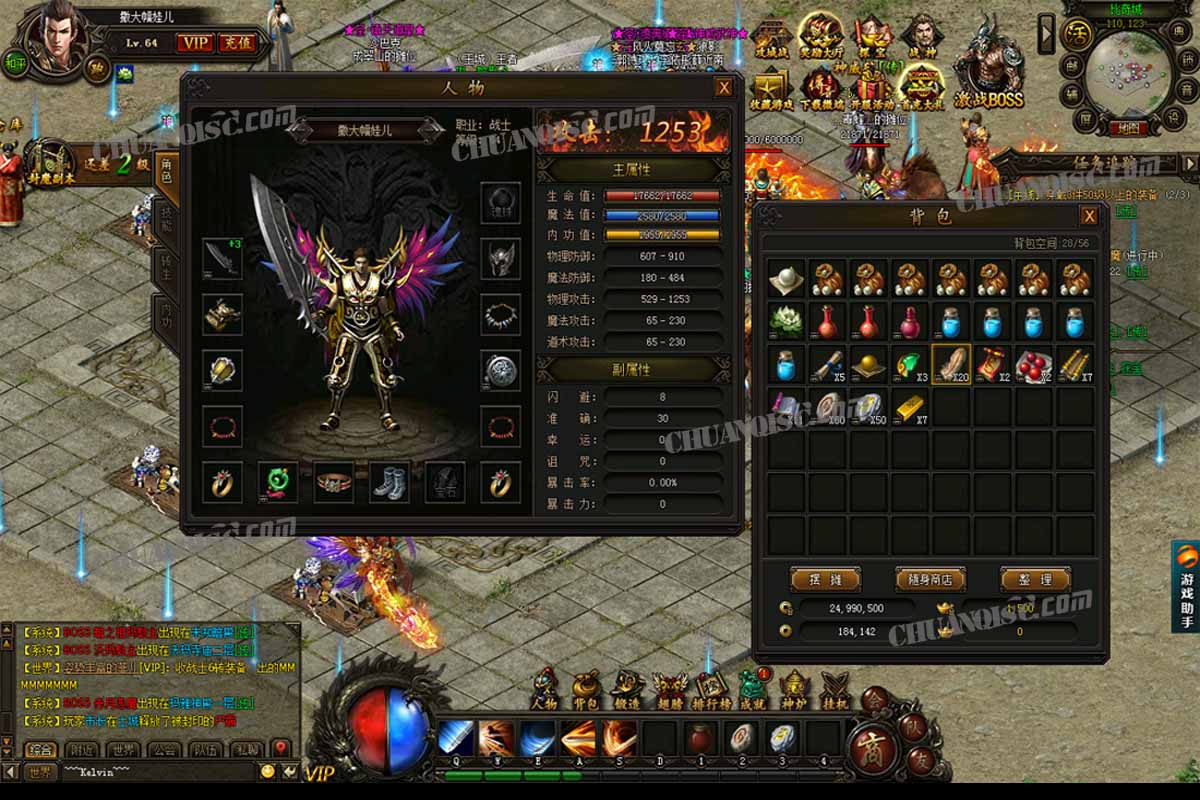Image resolution: width=1200 pixels, height=800 pixels.
Task: Open the 成就 achievements menu
Action: [752, 690]
